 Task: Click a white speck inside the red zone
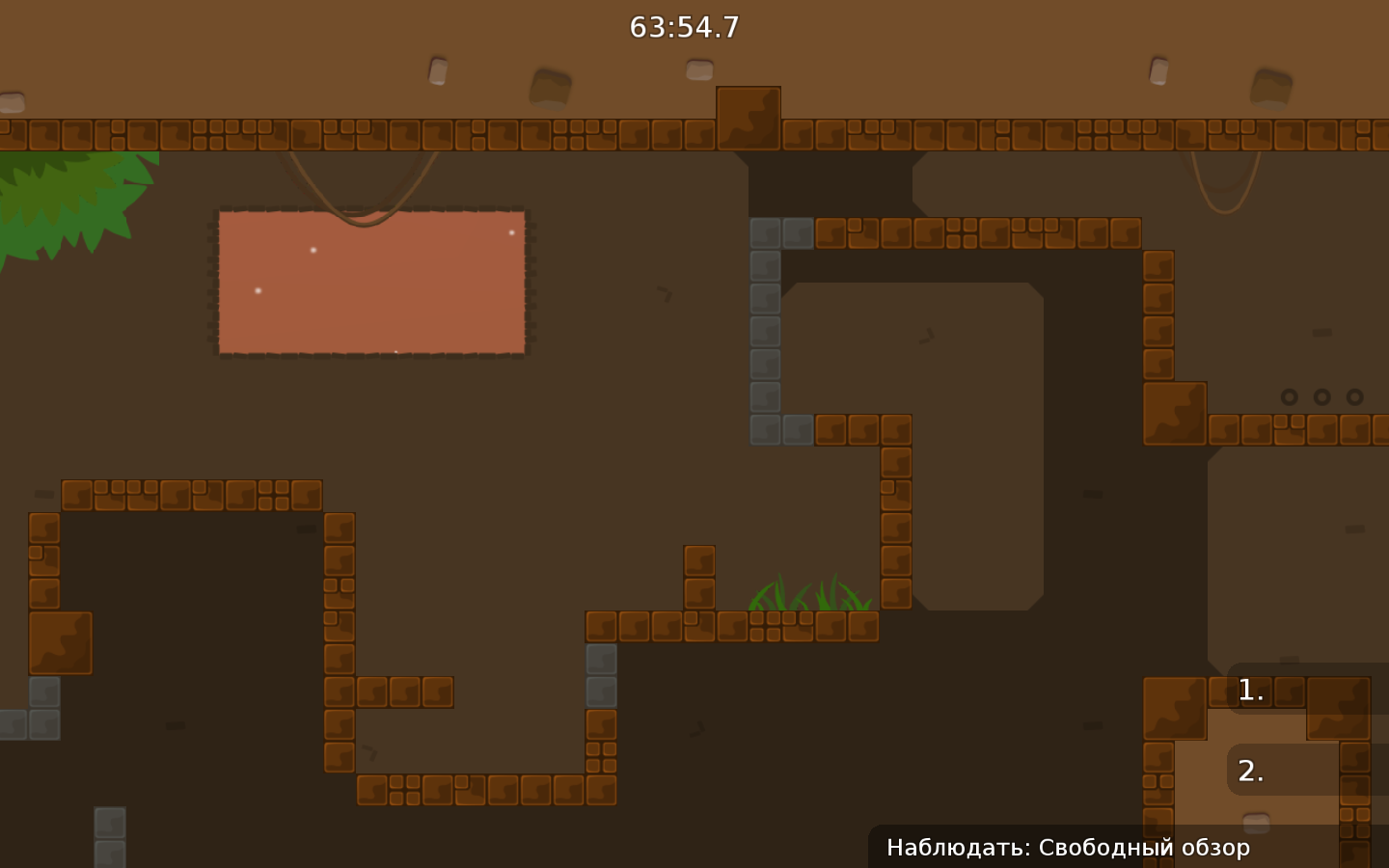click(x=313, y=250)
